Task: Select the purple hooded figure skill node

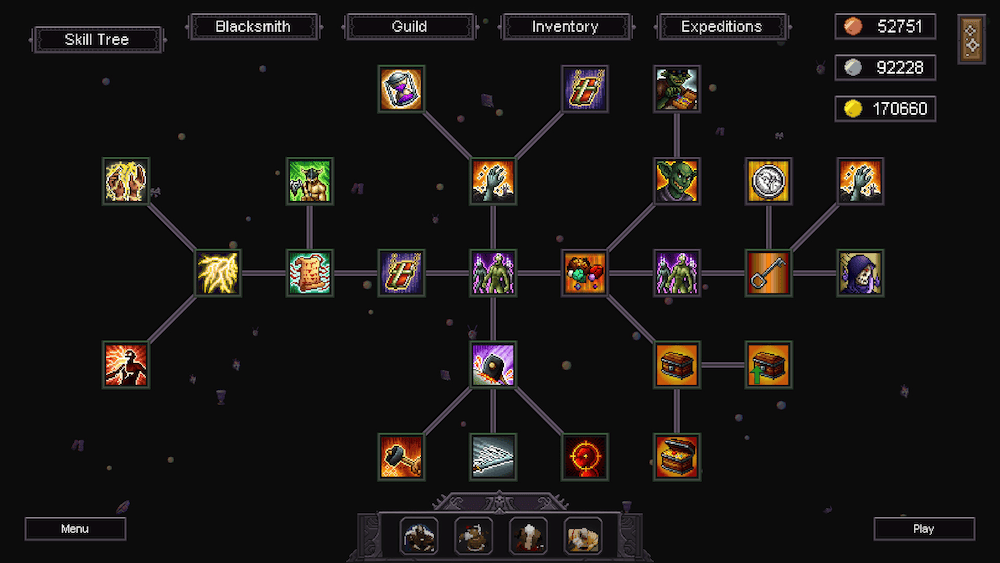Action: 861,273
